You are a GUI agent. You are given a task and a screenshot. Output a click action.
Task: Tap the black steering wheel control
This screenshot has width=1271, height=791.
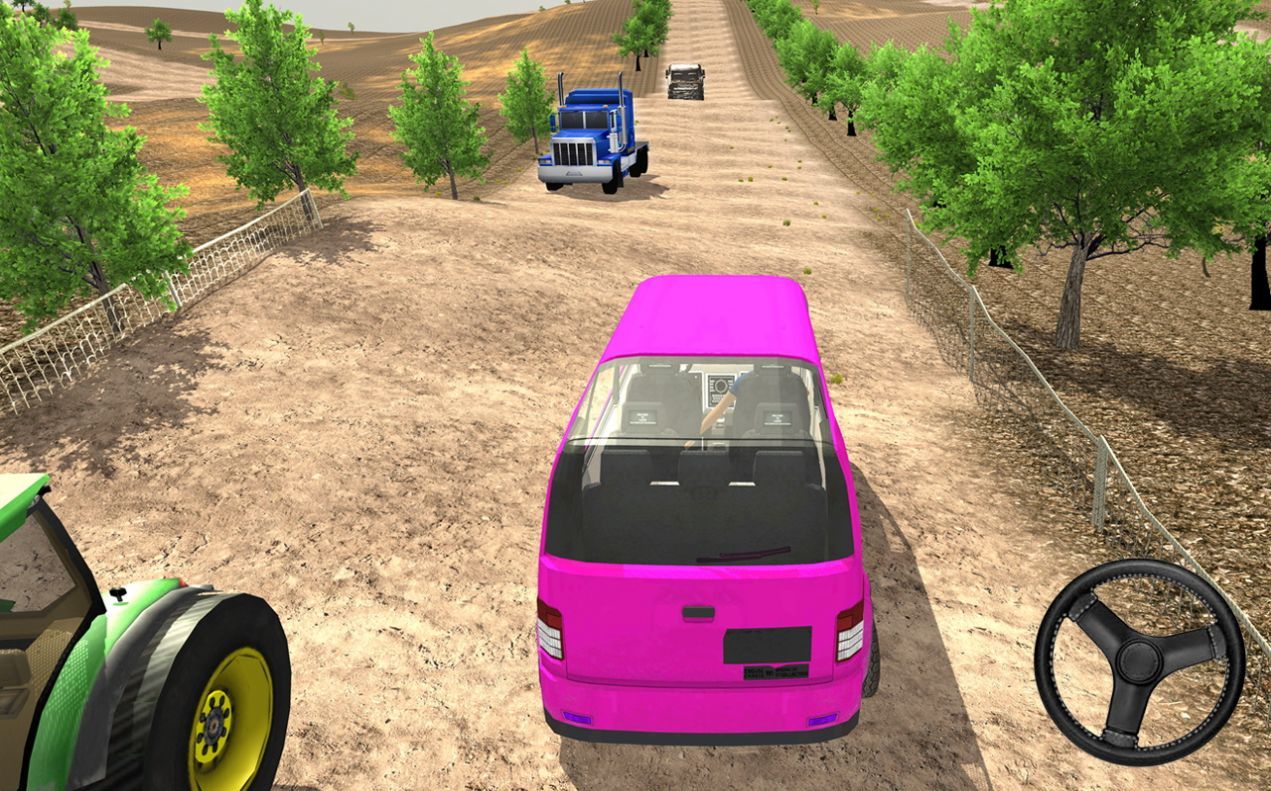tap(1139, 662)
